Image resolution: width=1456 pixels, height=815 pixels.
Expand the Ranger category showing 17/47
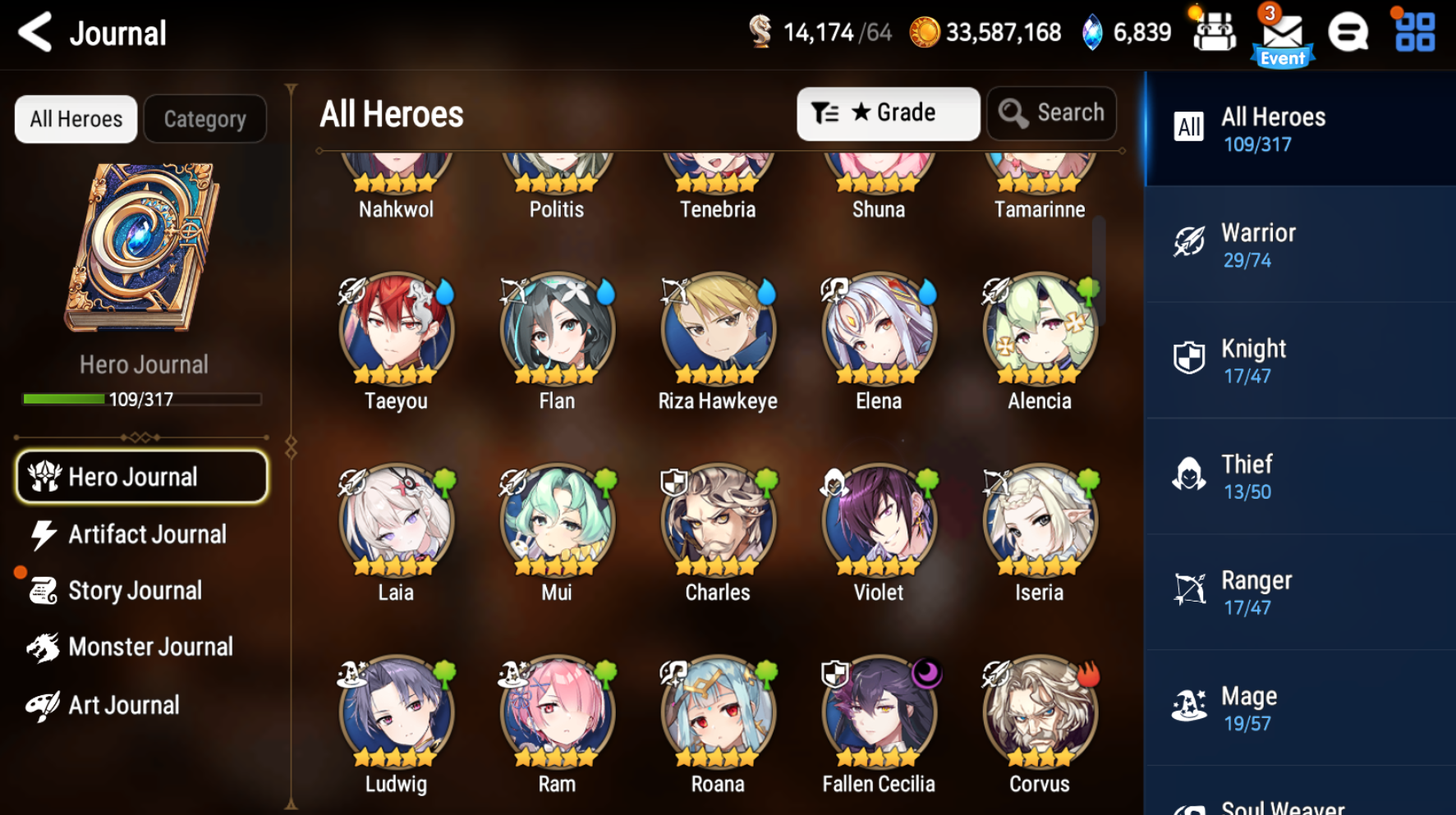pos(1298,591)
